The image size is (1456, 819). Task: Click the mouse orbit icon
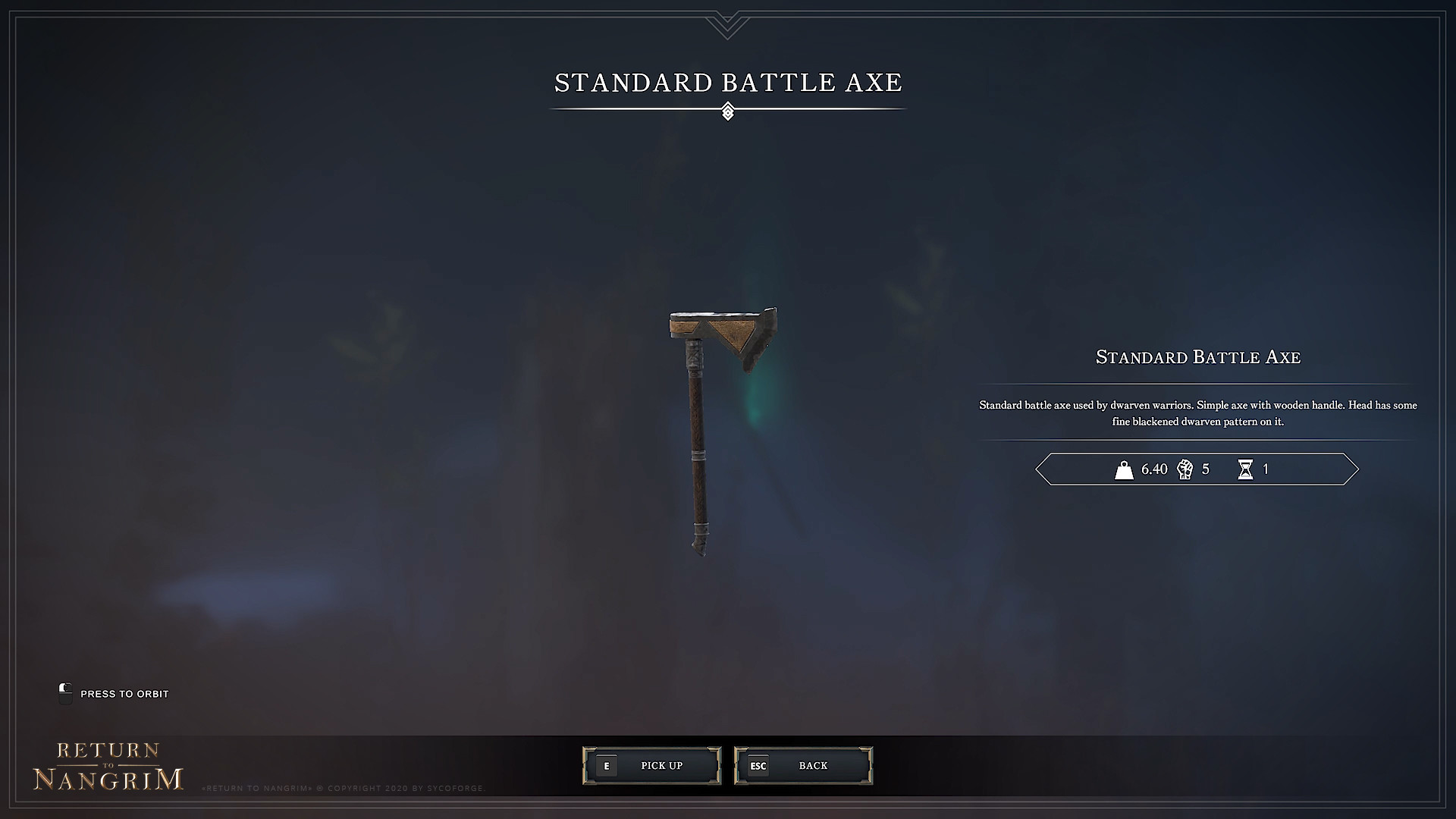65,693
